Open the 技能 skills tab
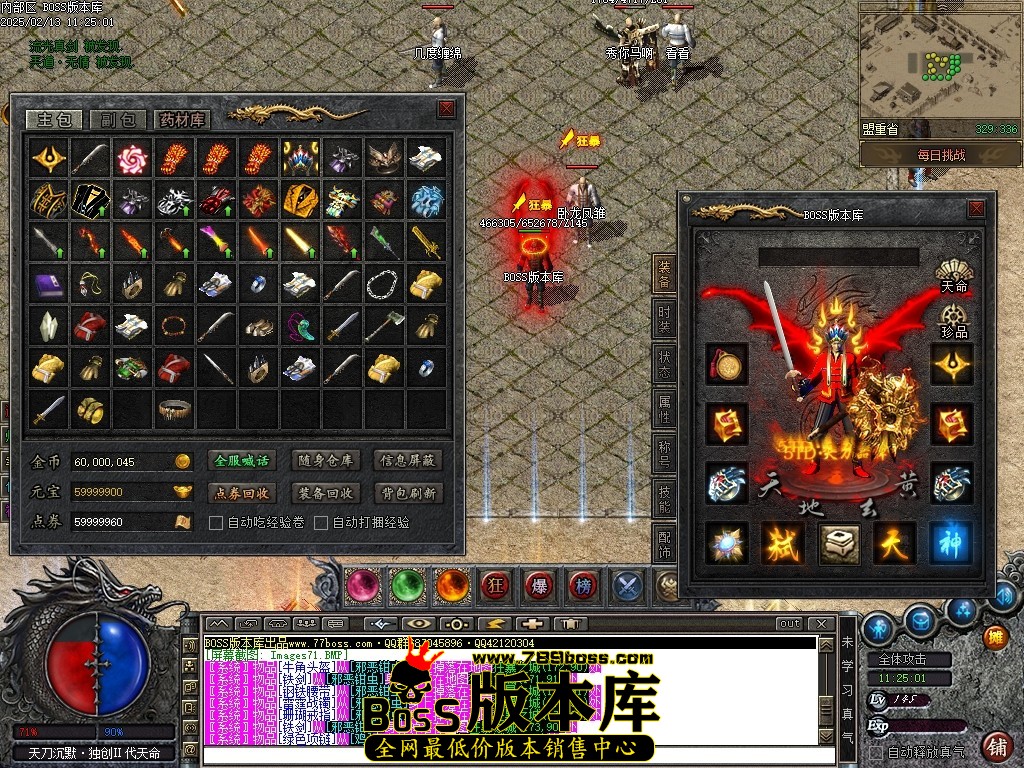This screenshot has height=768, width=1024. [x=665, y=502]
